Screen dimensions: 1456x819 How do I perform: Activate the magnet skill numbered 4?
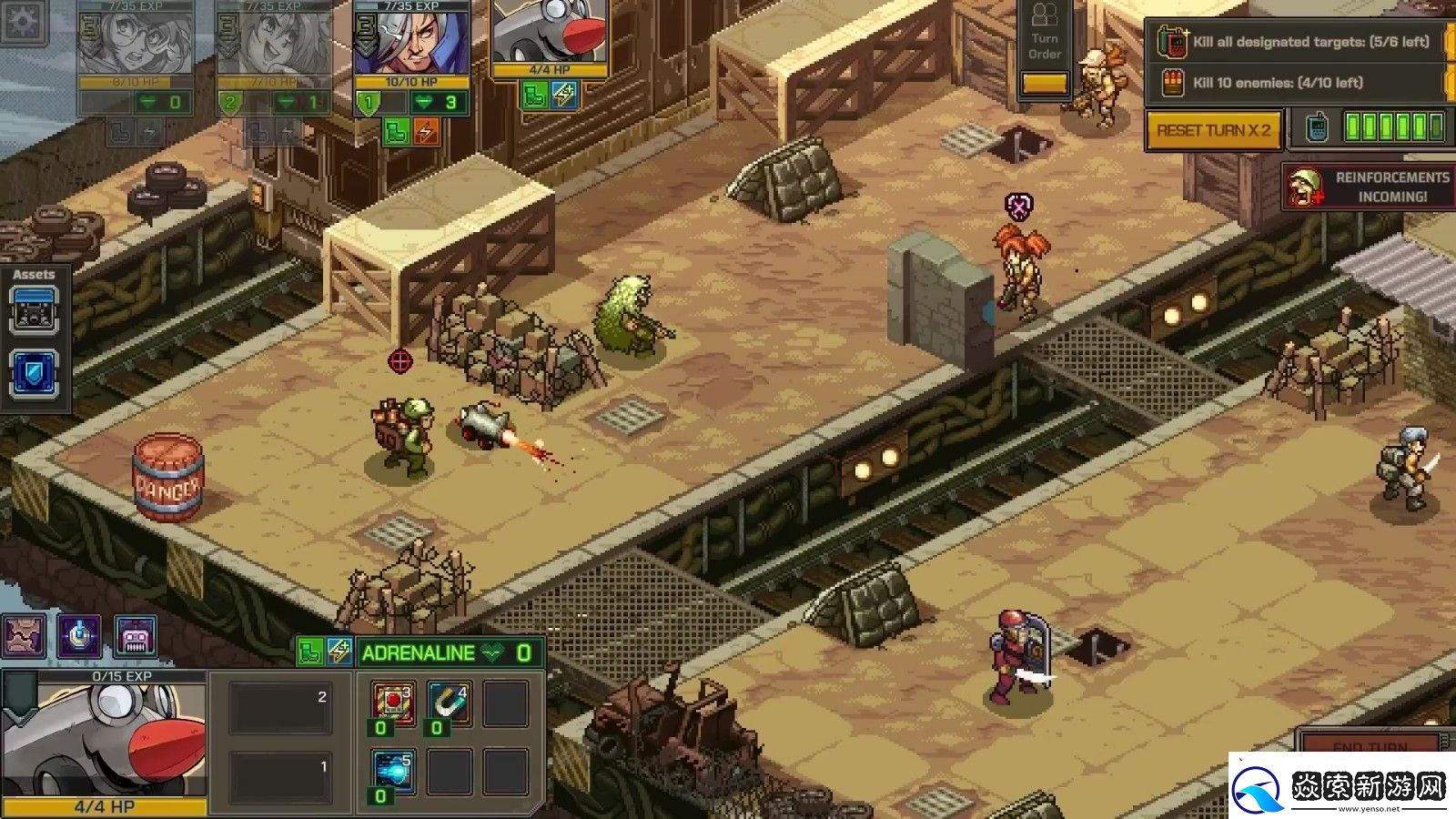[x=450, y=703]
